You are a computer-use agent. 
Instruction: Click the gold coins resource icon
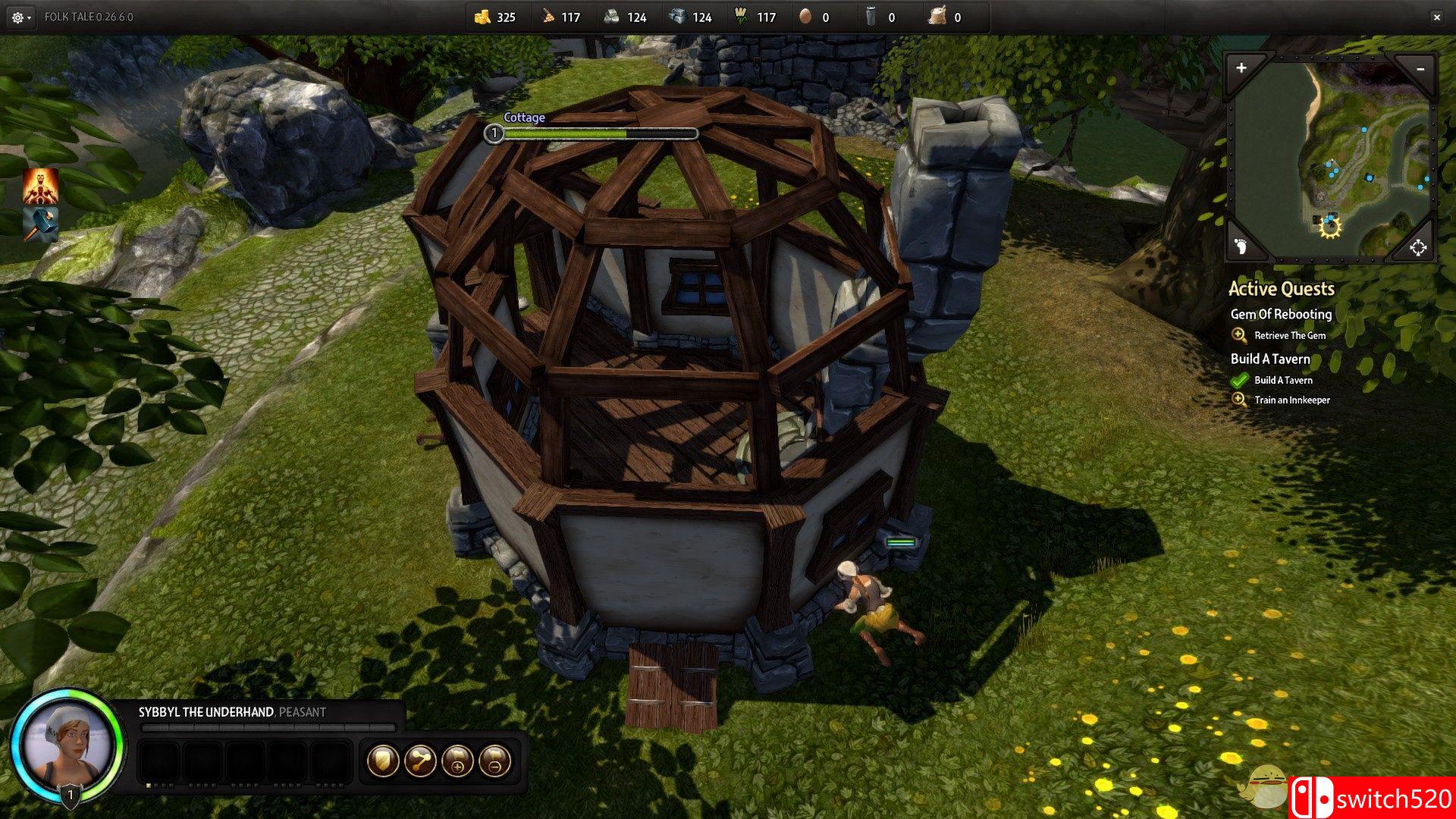click(482, 17)
